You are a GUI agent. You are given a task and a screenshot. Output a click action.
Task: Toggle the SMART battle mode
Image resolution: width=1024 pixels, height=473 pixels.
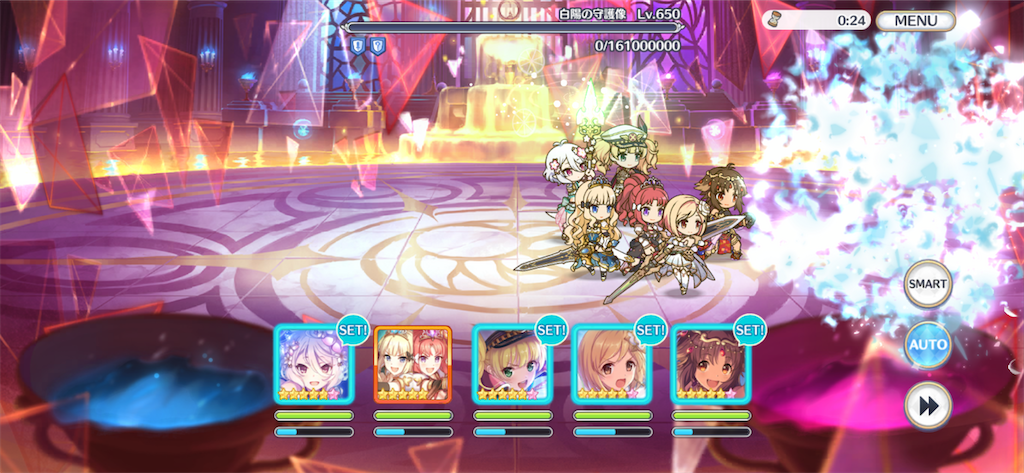click(927, 285)
